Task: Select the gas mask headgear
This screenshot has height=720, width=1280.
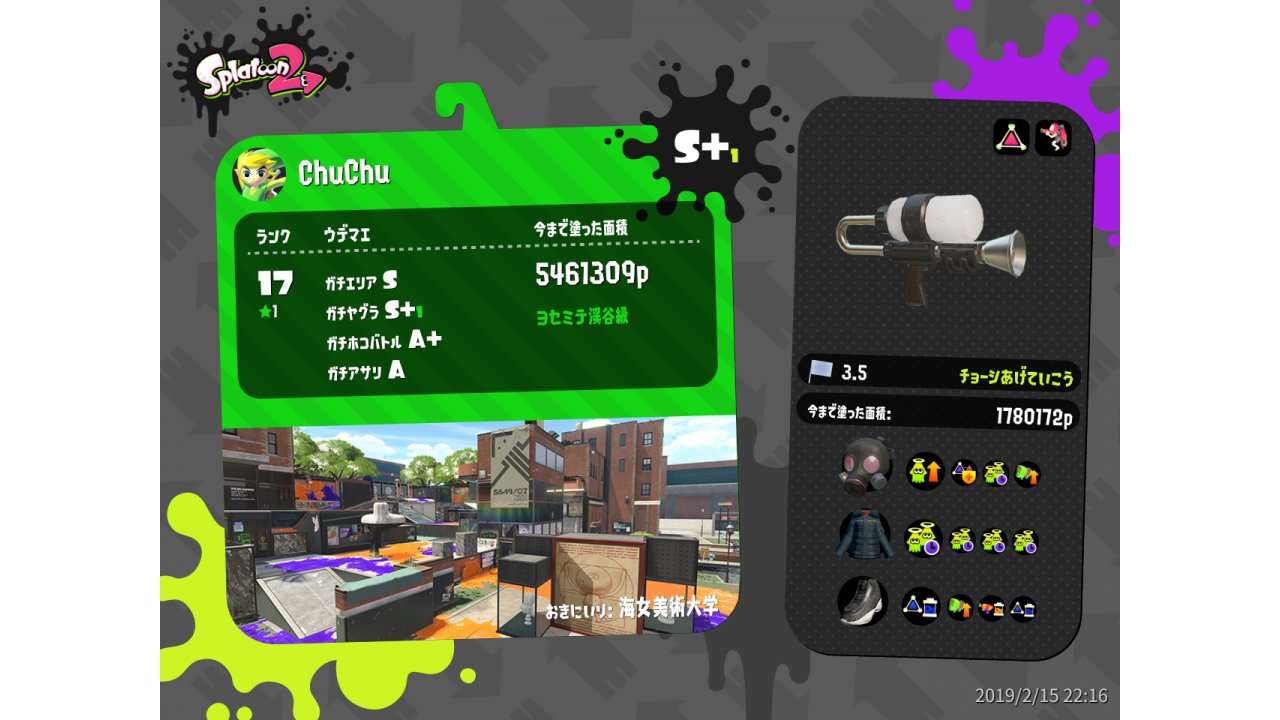Action: 865,466
